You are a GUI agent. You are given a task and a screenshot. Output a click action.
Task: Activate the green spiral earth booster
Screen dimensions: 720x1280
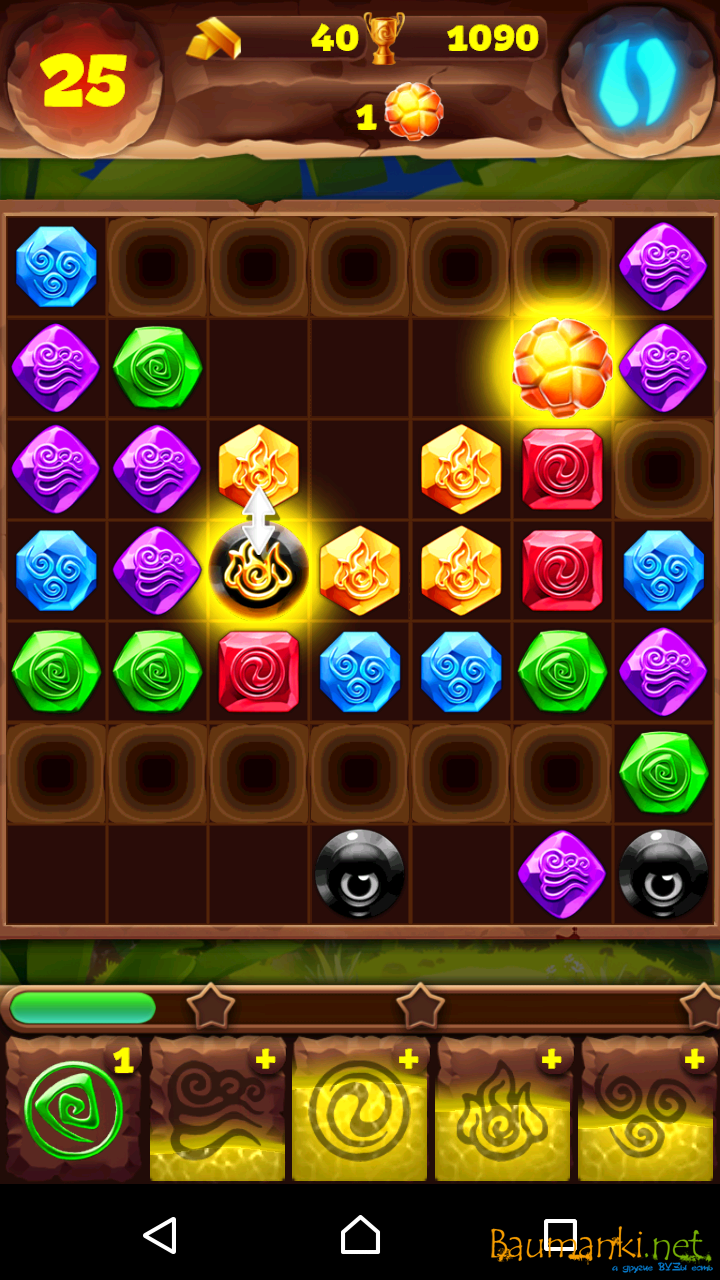[x=74, y=1110]
